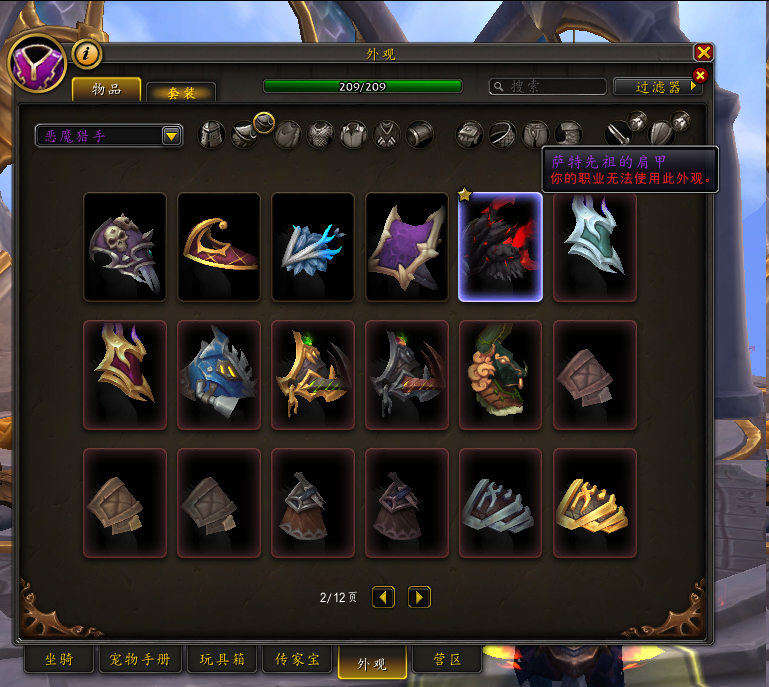This screenshot has height=687, width=769.
Task: Switch to the 营区 campsites tab
Action: click(x=446, y=660)
